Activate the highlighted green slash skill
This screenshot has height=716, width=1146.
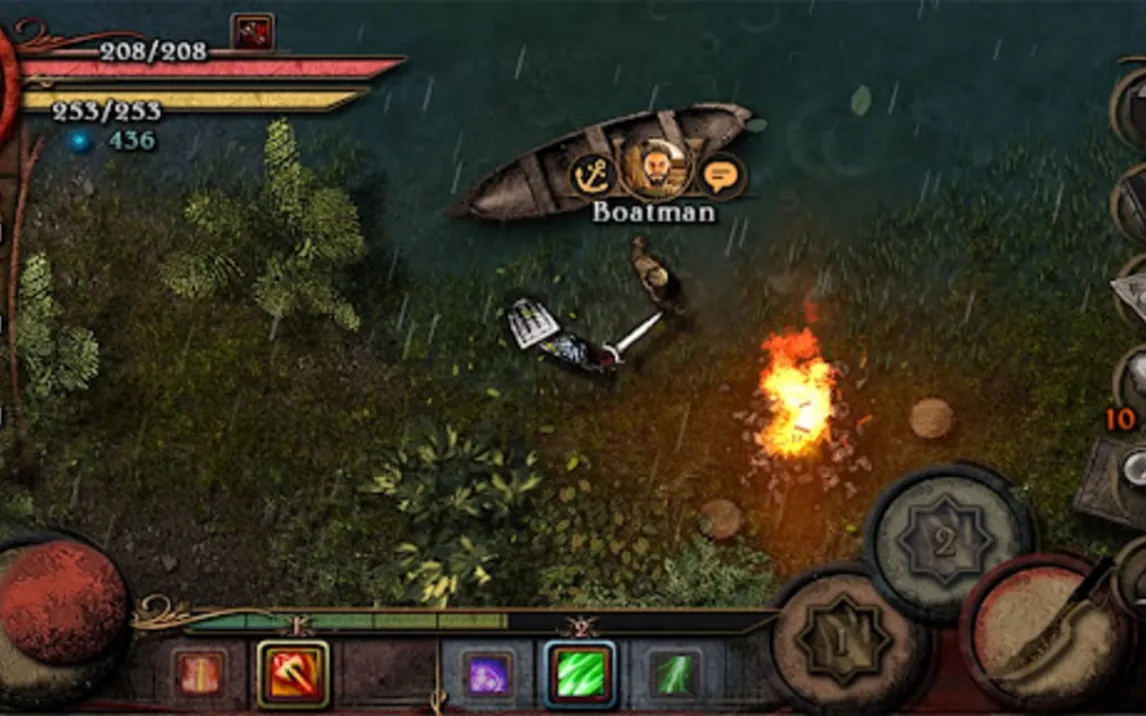point(580,674)
